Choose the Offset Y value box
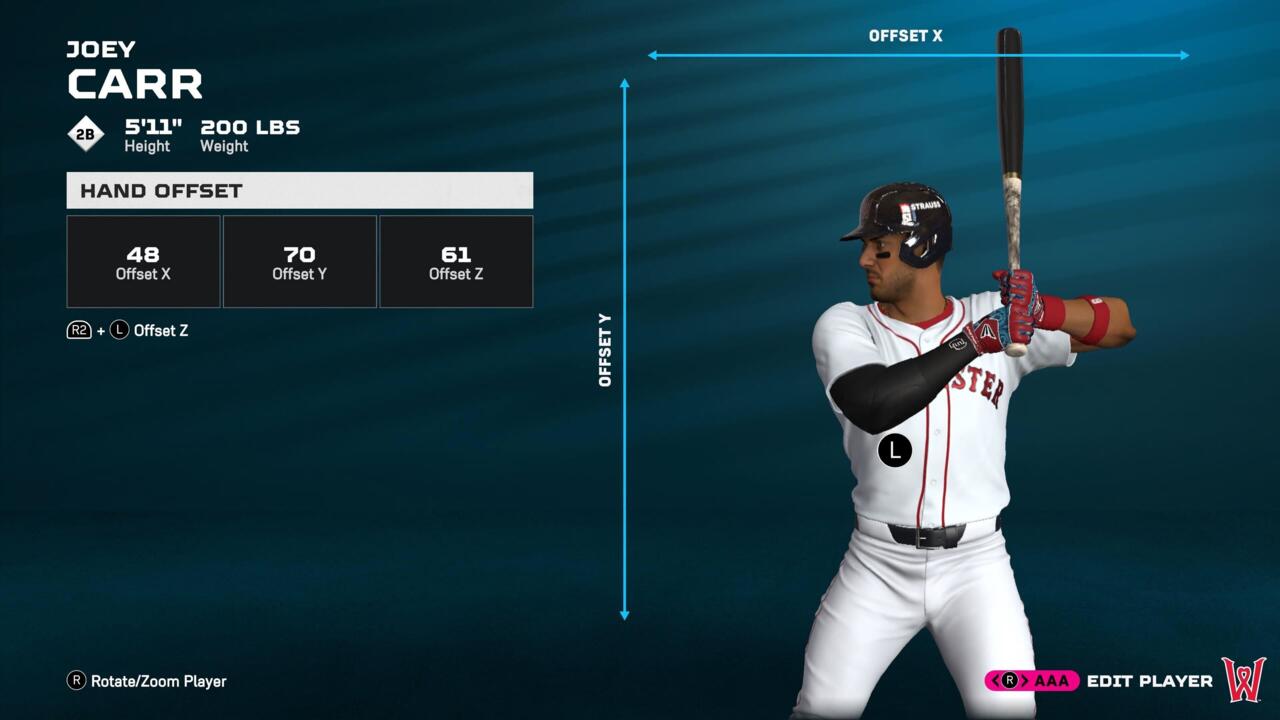This screenshot has width=1280, height=720. tap(300, 262)
